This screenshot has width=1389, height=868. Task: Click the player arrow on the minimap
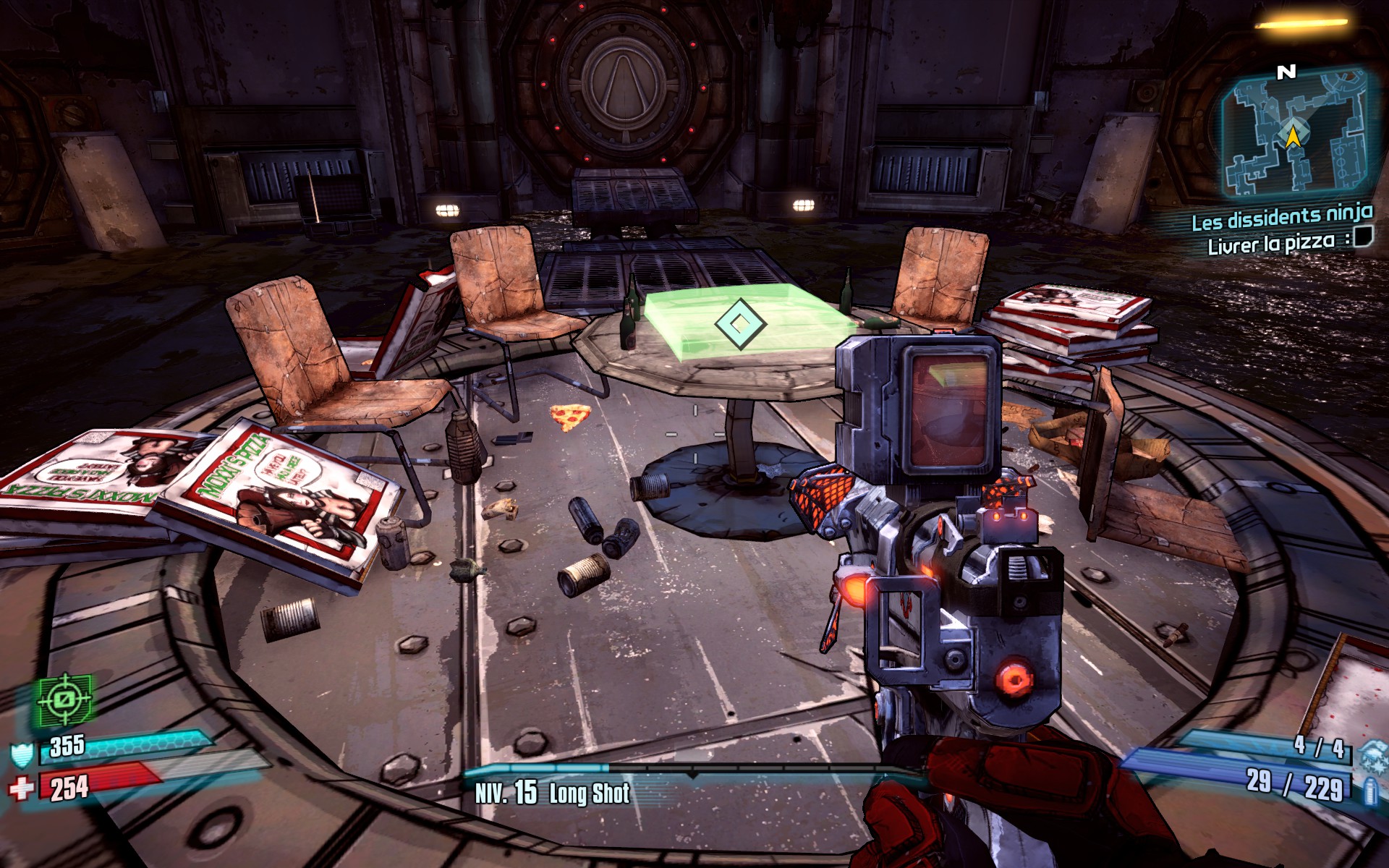1292,135
